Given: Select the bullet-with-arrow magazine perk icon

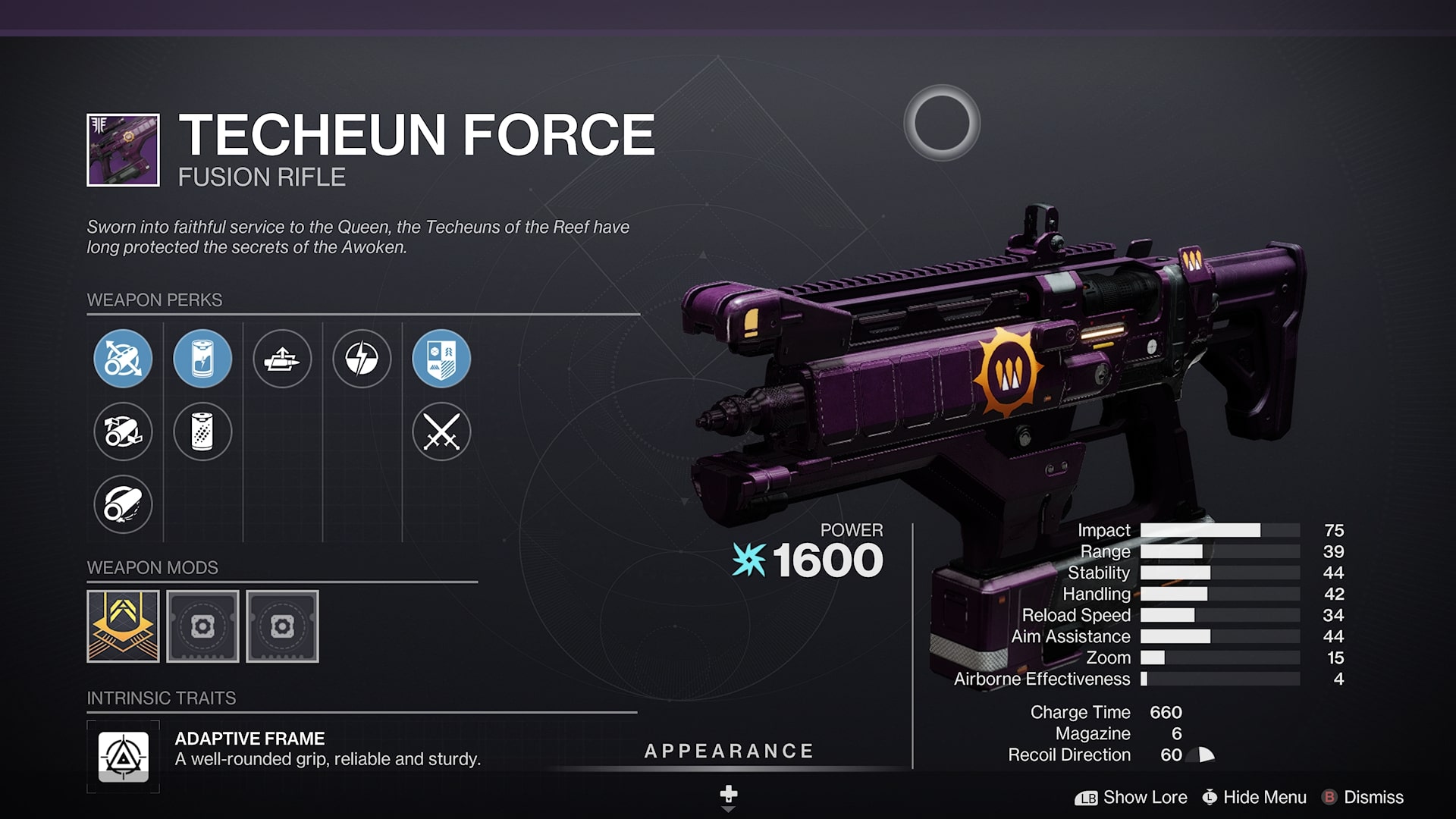Looking at the screenshot, I should [x=283, y=359].
